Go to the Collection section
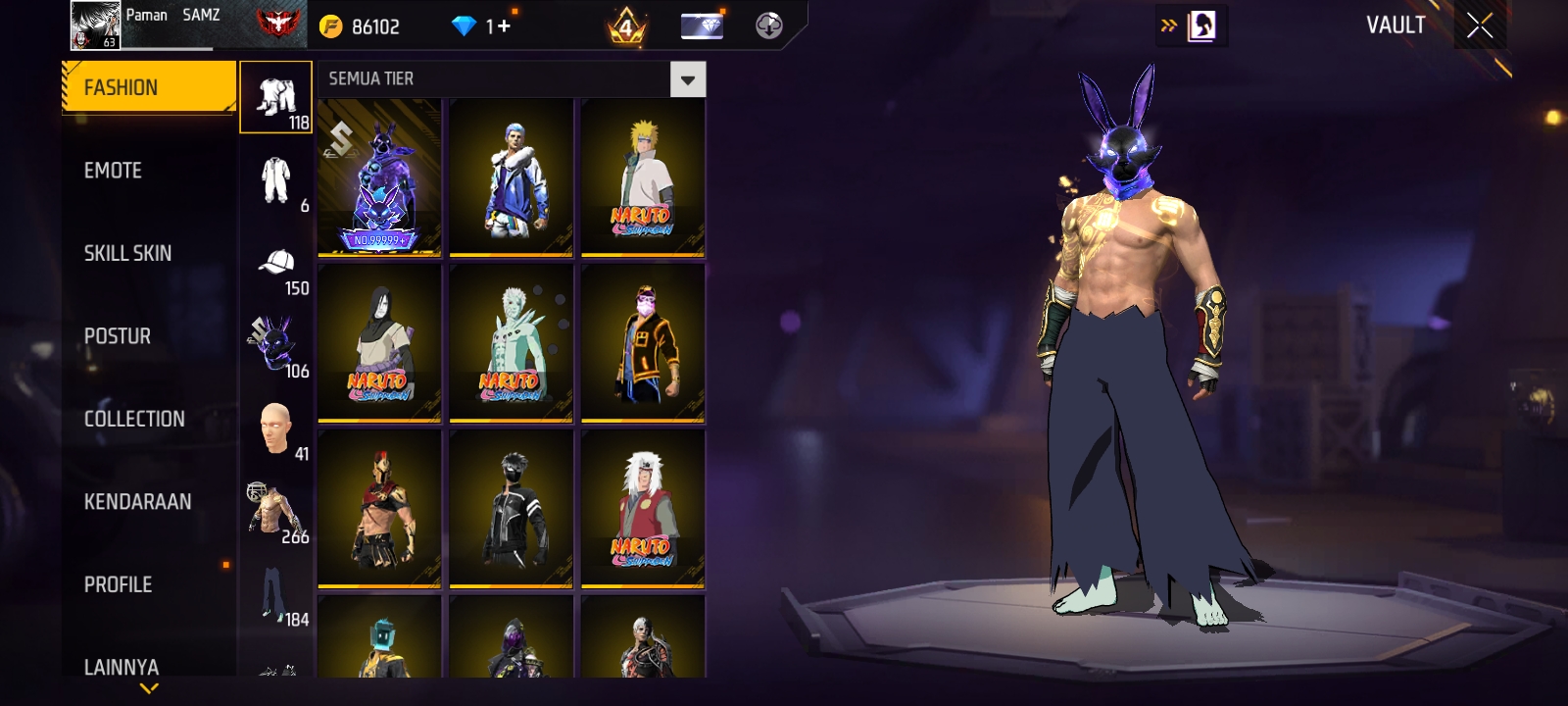Screen dimensions: 1568x706 coord(134,419)
